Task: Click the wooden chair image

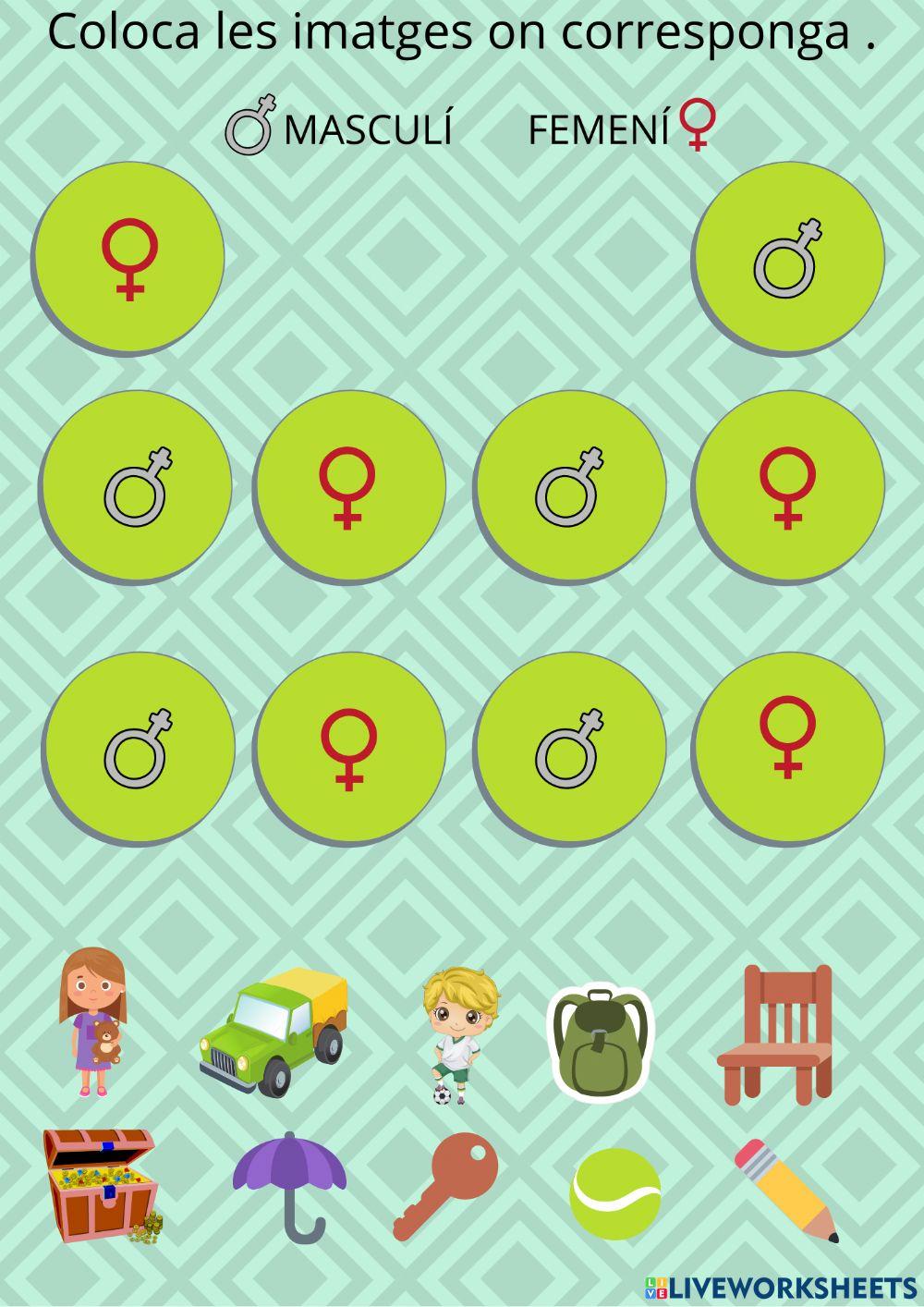Action: (x=776, y=1033)
